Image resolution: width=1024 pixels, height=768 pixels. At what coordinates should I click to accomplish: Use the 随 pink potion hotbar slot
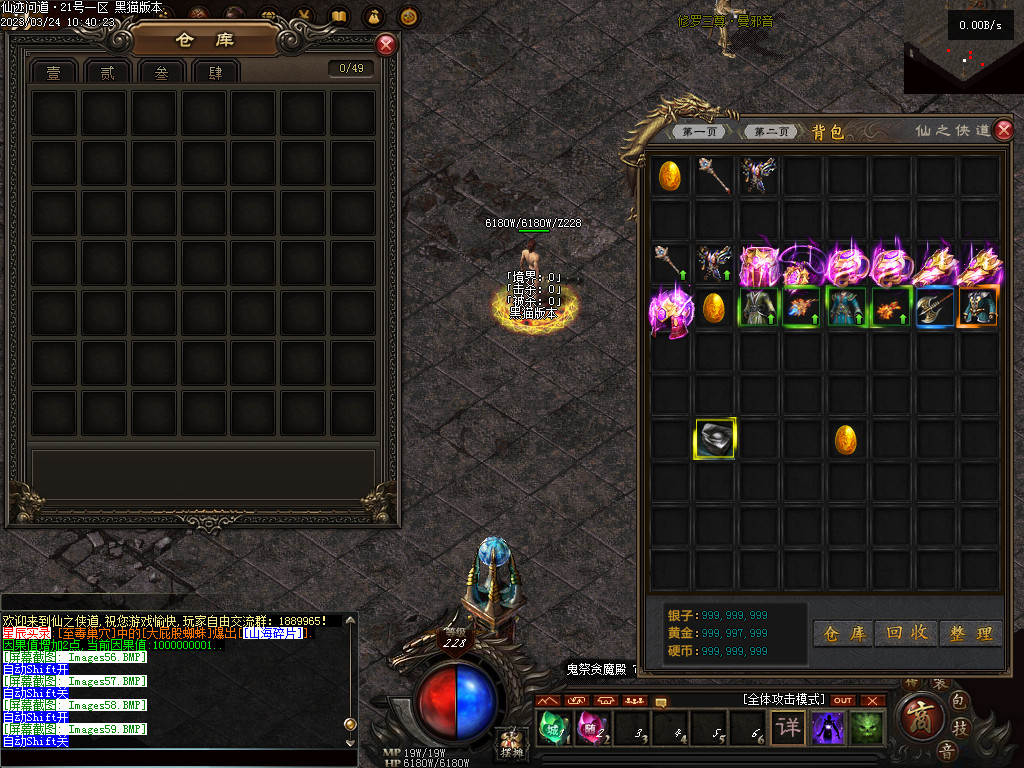(592, 727)
